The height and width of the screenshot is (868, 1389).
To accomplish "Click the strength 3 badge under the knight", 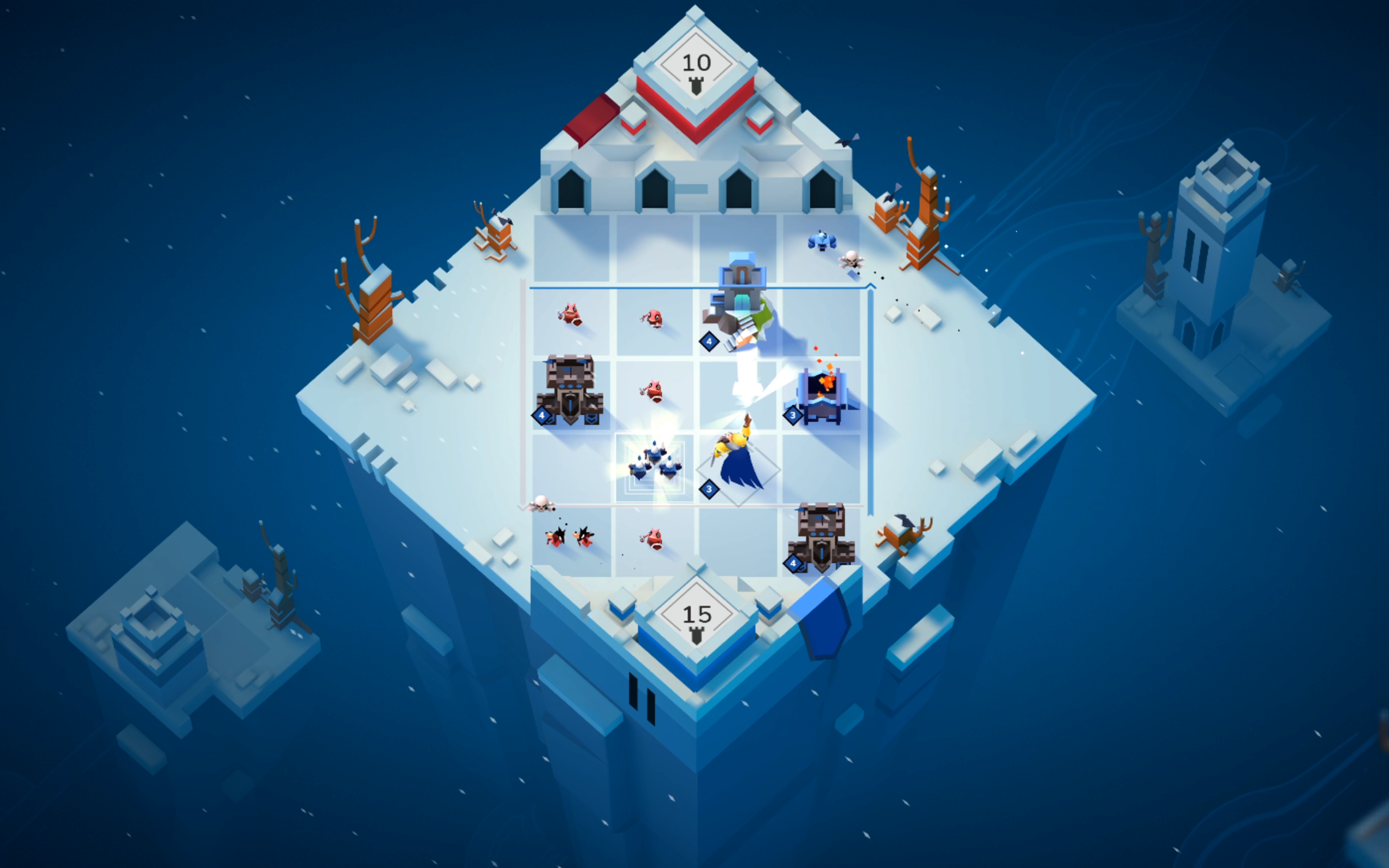I will point(709,489).
